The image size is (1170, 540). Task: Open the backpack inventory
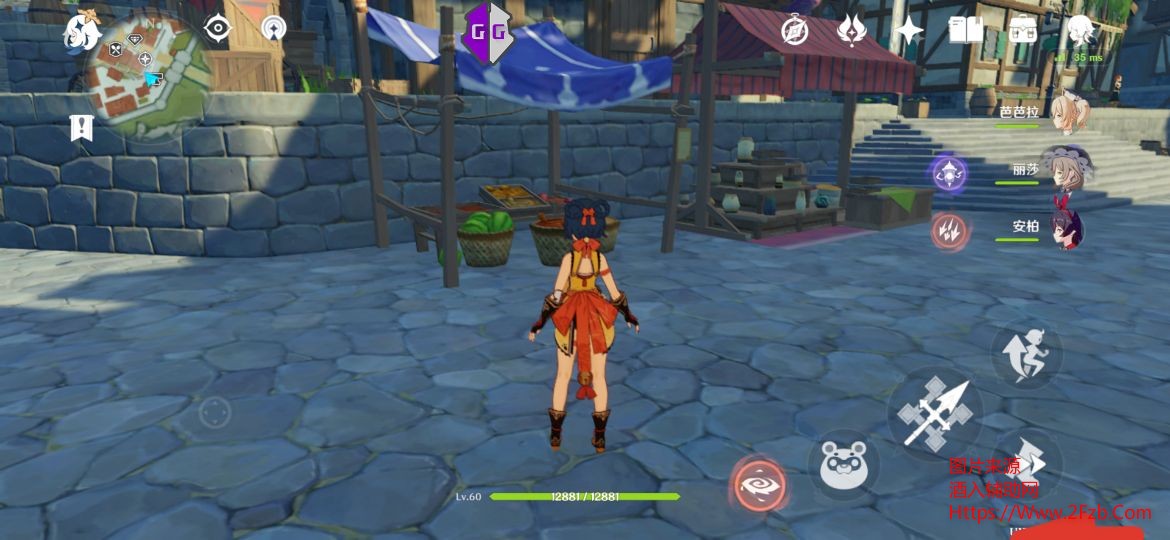tap(1024, 31)
